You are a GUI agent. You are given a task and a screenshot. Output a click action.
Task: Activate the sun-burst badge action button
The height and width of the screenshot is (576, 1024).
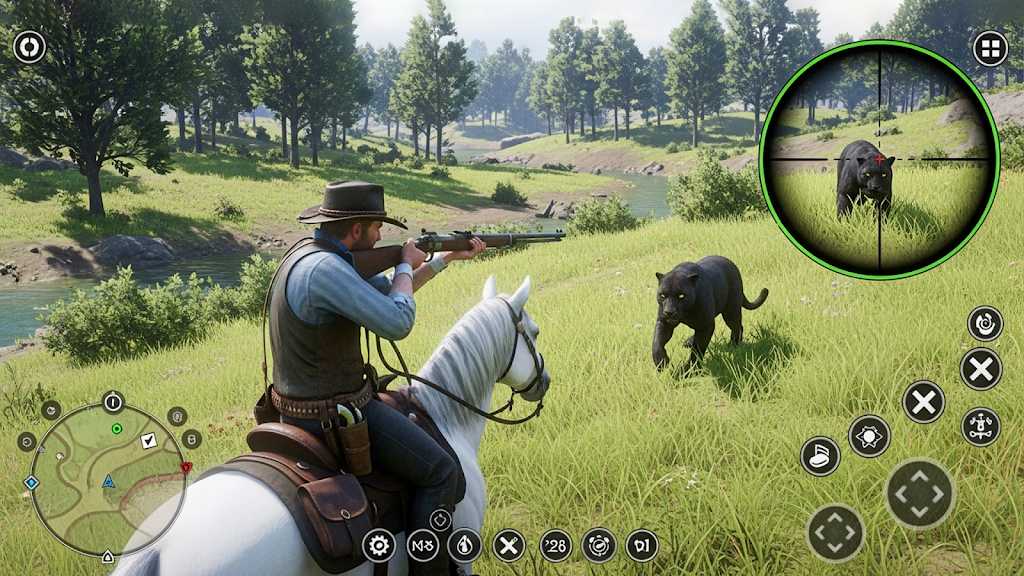869,436
